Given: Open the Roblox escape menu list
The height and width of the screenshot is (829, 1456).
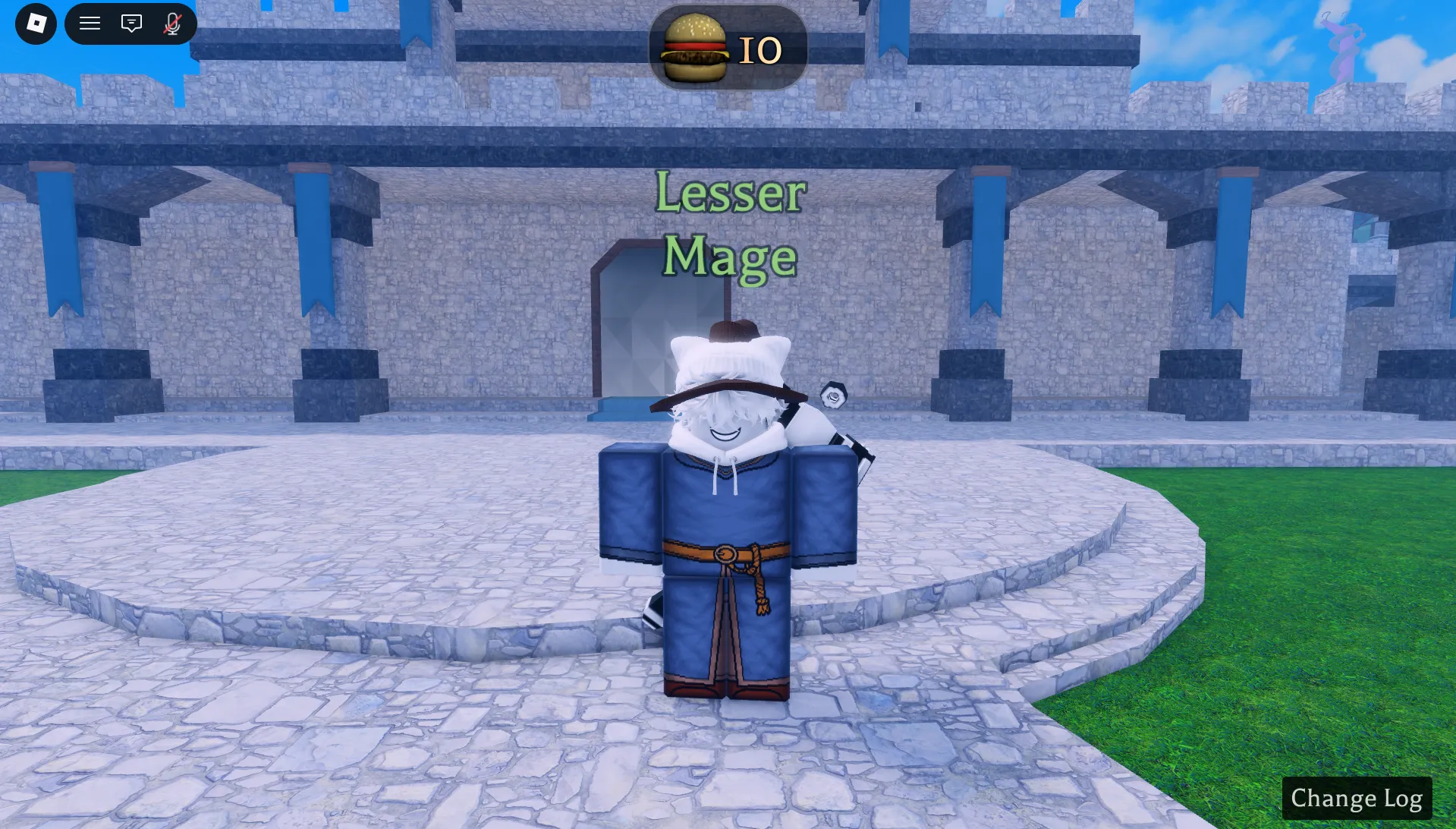Looking at the screenshot, I should coord(90,24).
